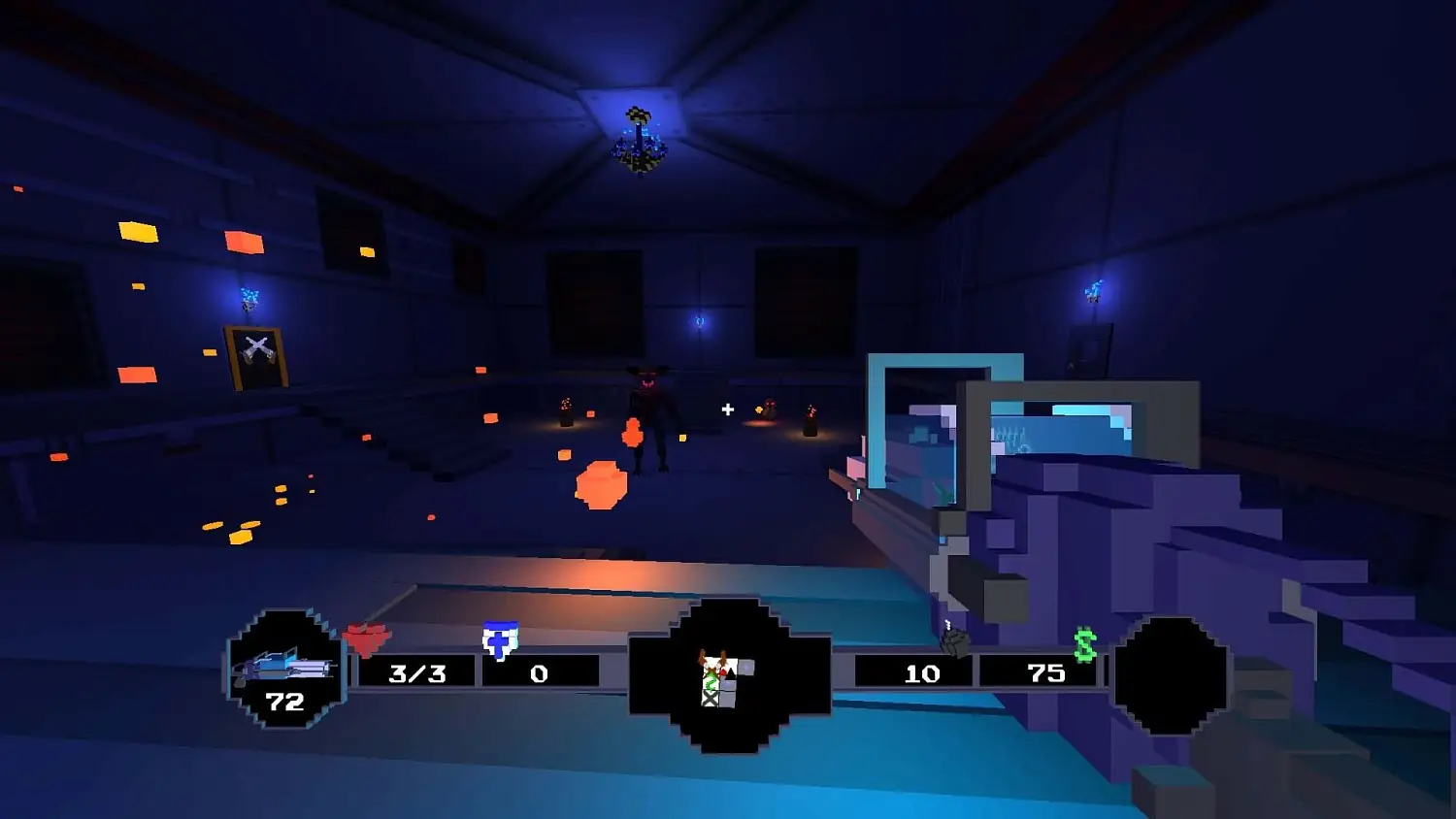This screenshot has height=819, width=1456.
Task: Select the ammo counter showing 72
Action: 284,702
